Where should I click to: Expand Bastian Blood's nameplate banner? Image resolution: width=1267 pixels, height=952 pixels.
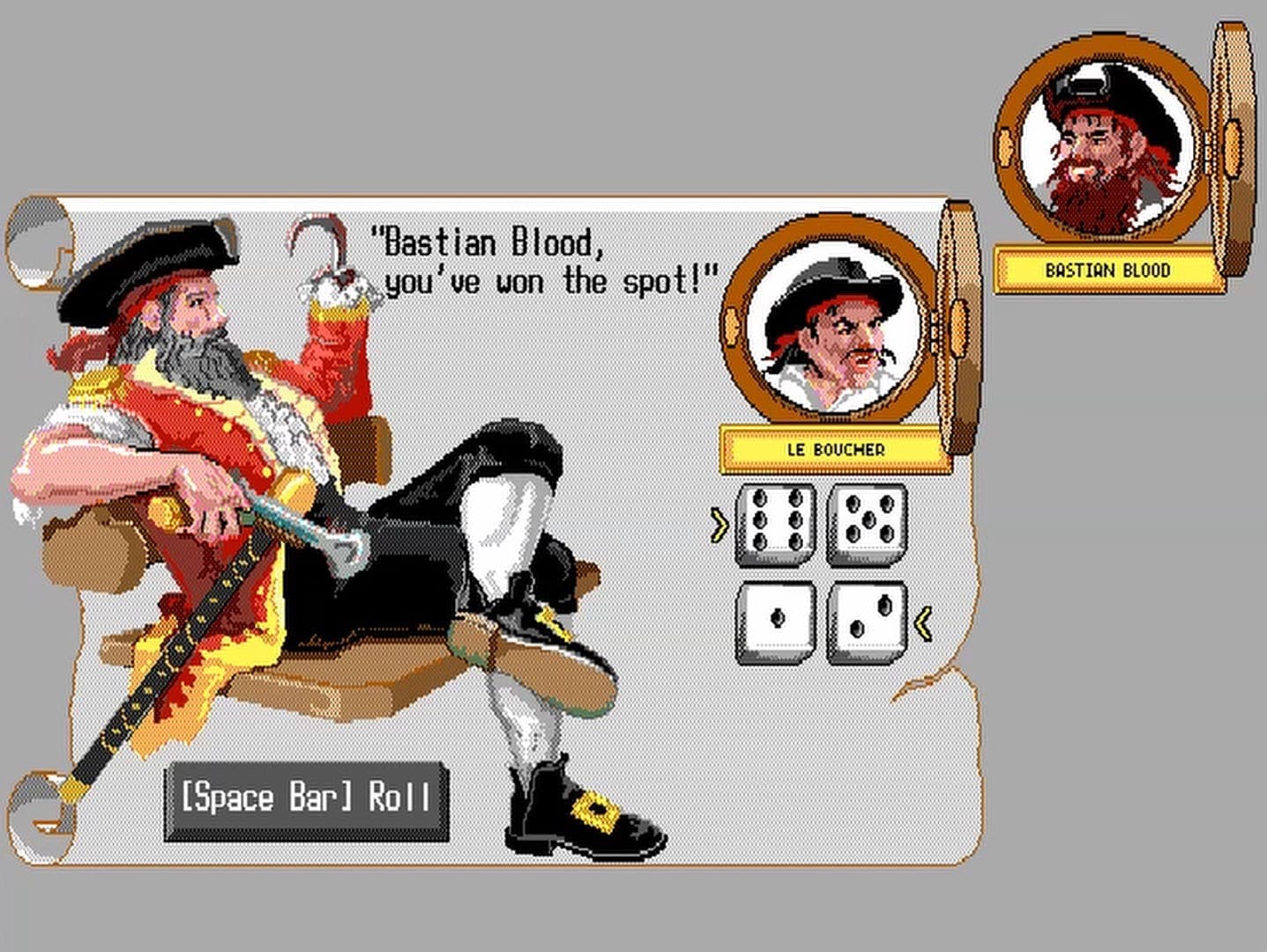click(1107, 270)
